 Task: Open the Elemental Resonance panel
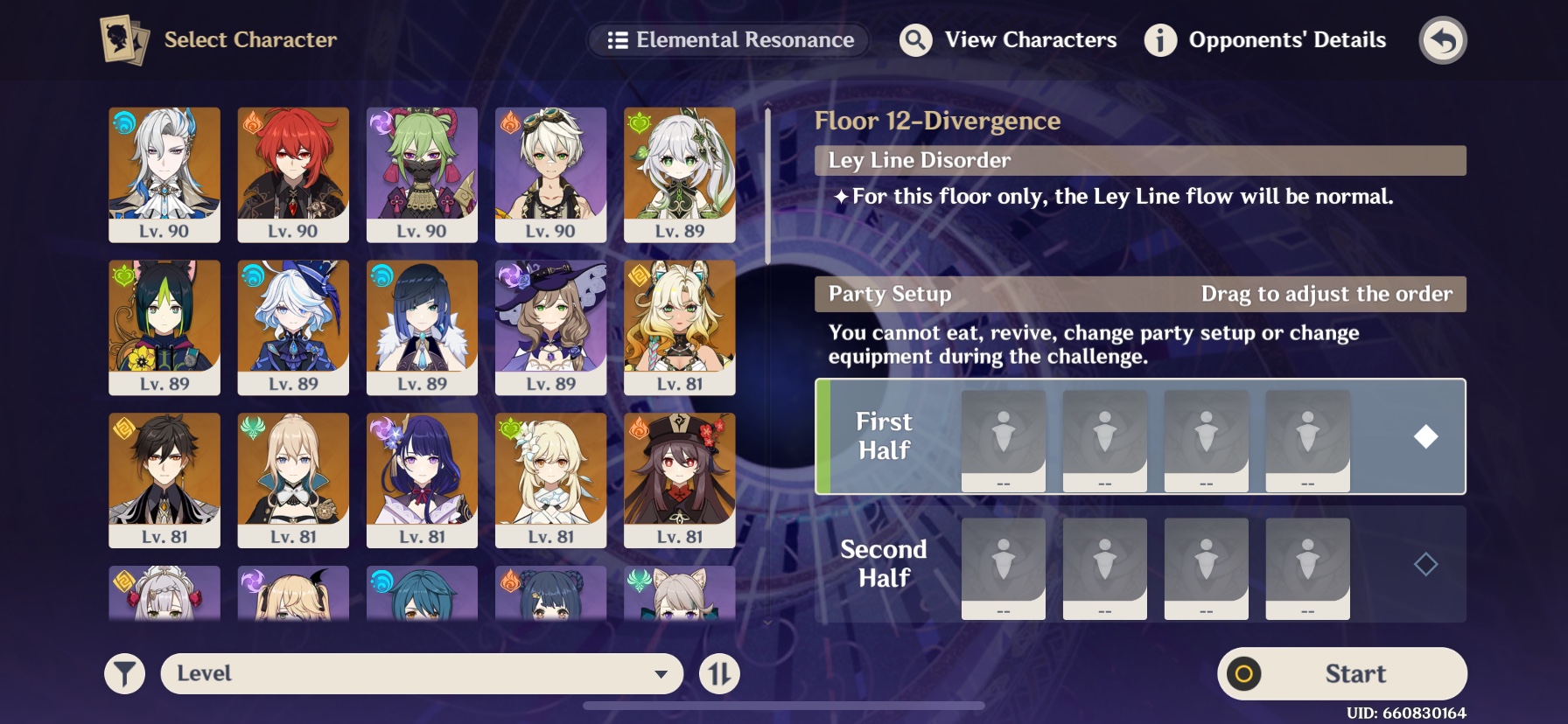[x=729, y=39]
